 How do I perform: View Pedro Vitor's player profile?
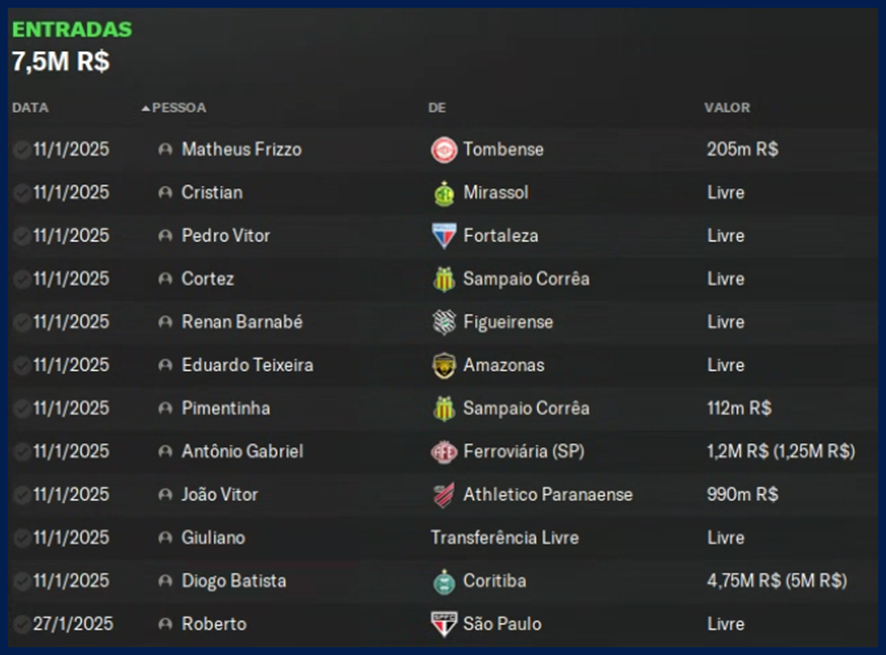click(x=226, y=236)
